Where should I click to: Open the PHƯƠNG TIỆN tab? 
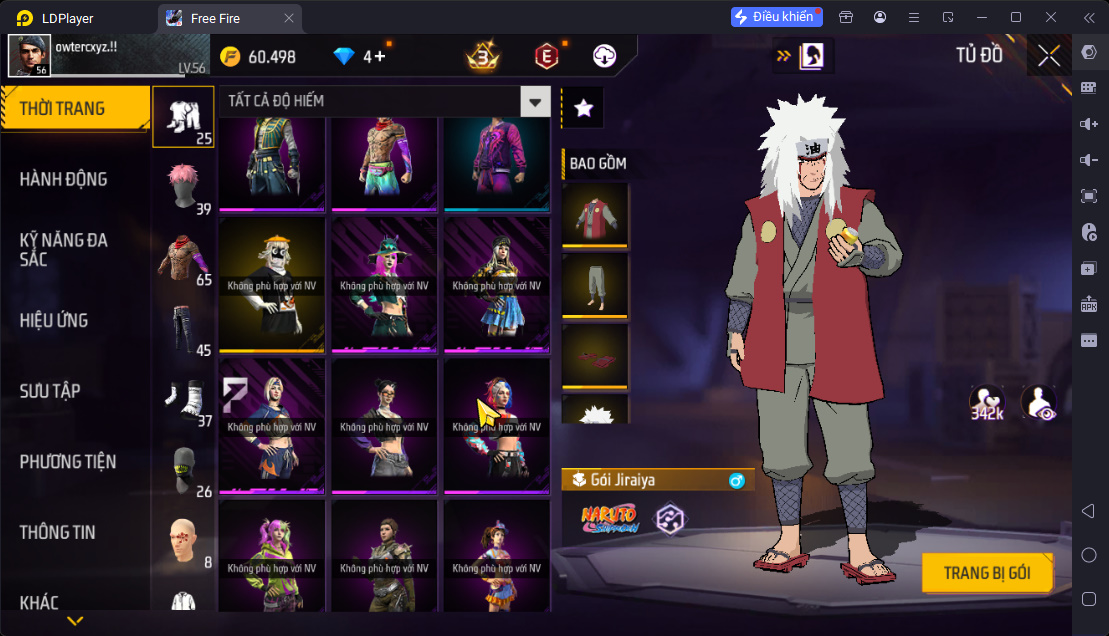(68, 461)
